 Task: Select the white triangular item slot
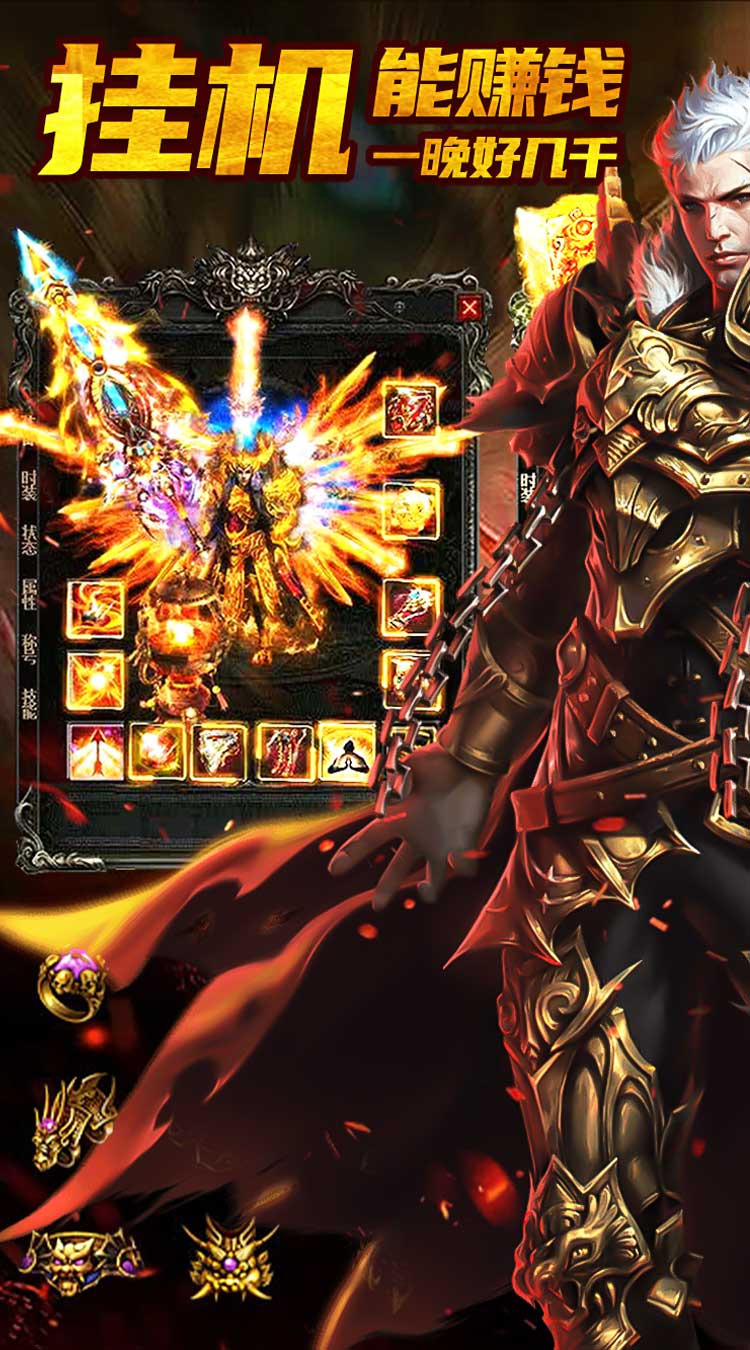click(x=219, y=752)
